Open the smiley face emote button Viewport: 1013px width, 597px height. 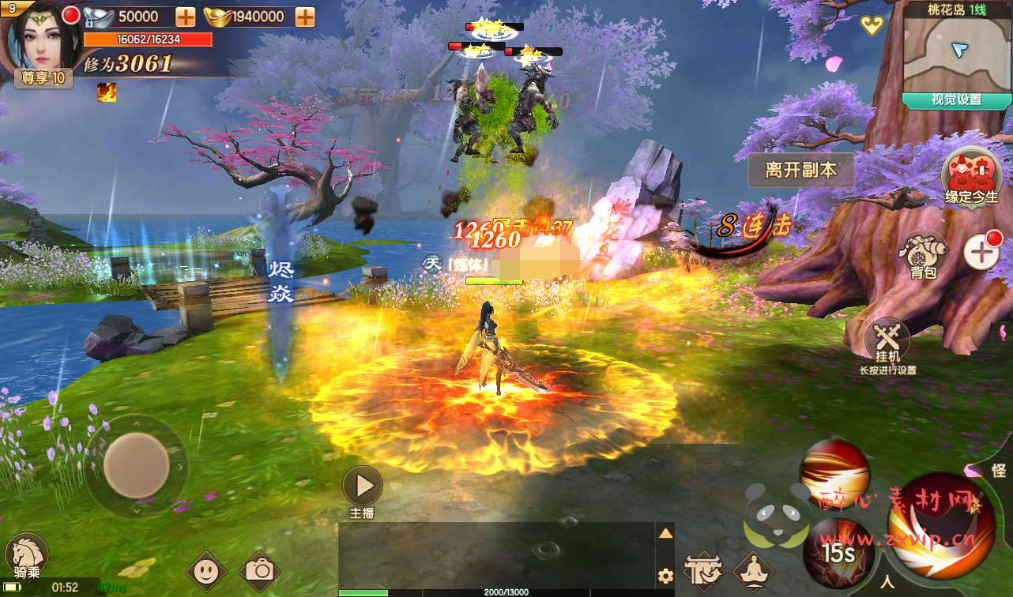(x=205, y=570)
